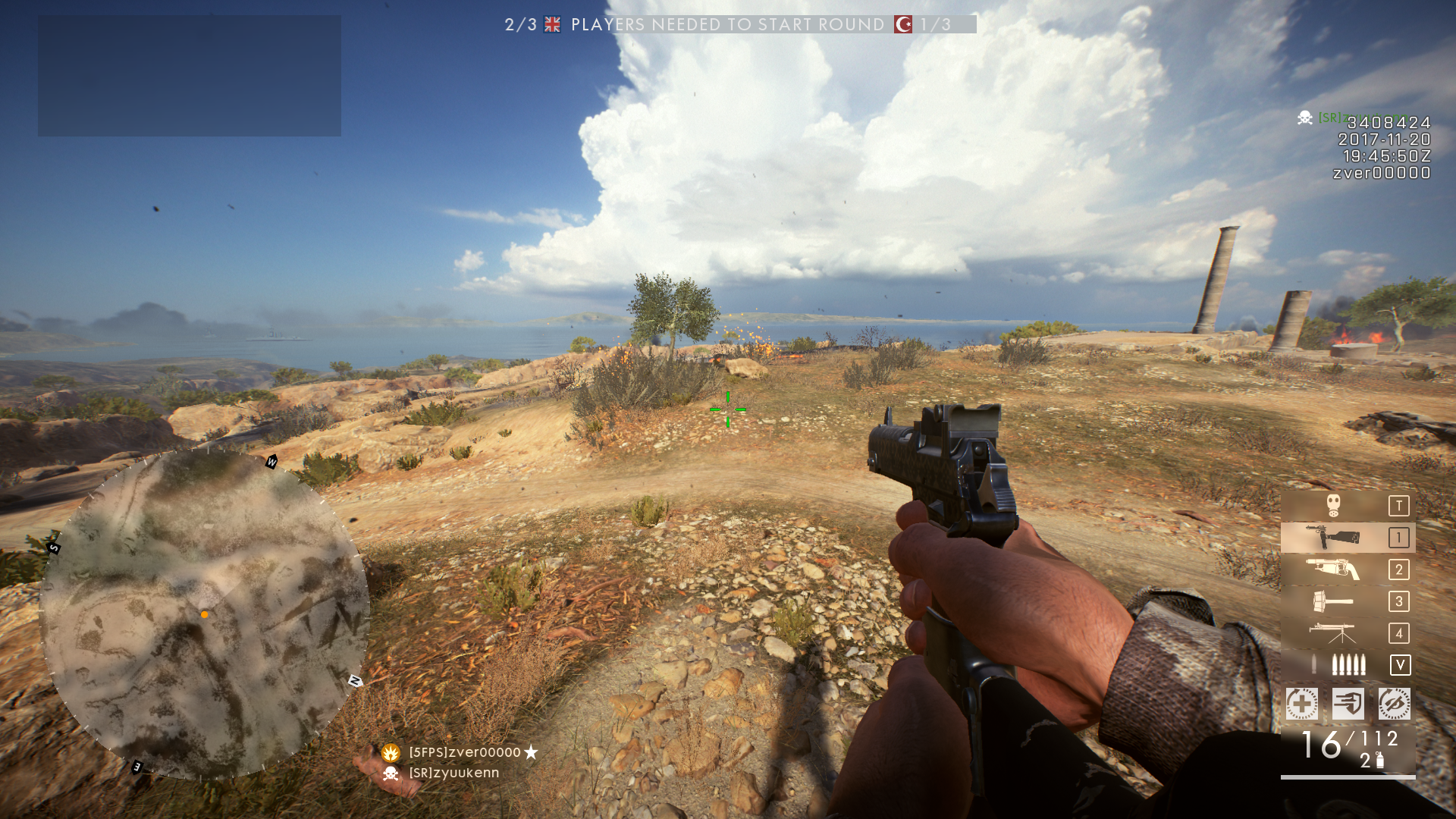Viewport: 1456px width, 819px height.
Task: Select the bullets ammo-type slot
Action: click(1347, 665)
